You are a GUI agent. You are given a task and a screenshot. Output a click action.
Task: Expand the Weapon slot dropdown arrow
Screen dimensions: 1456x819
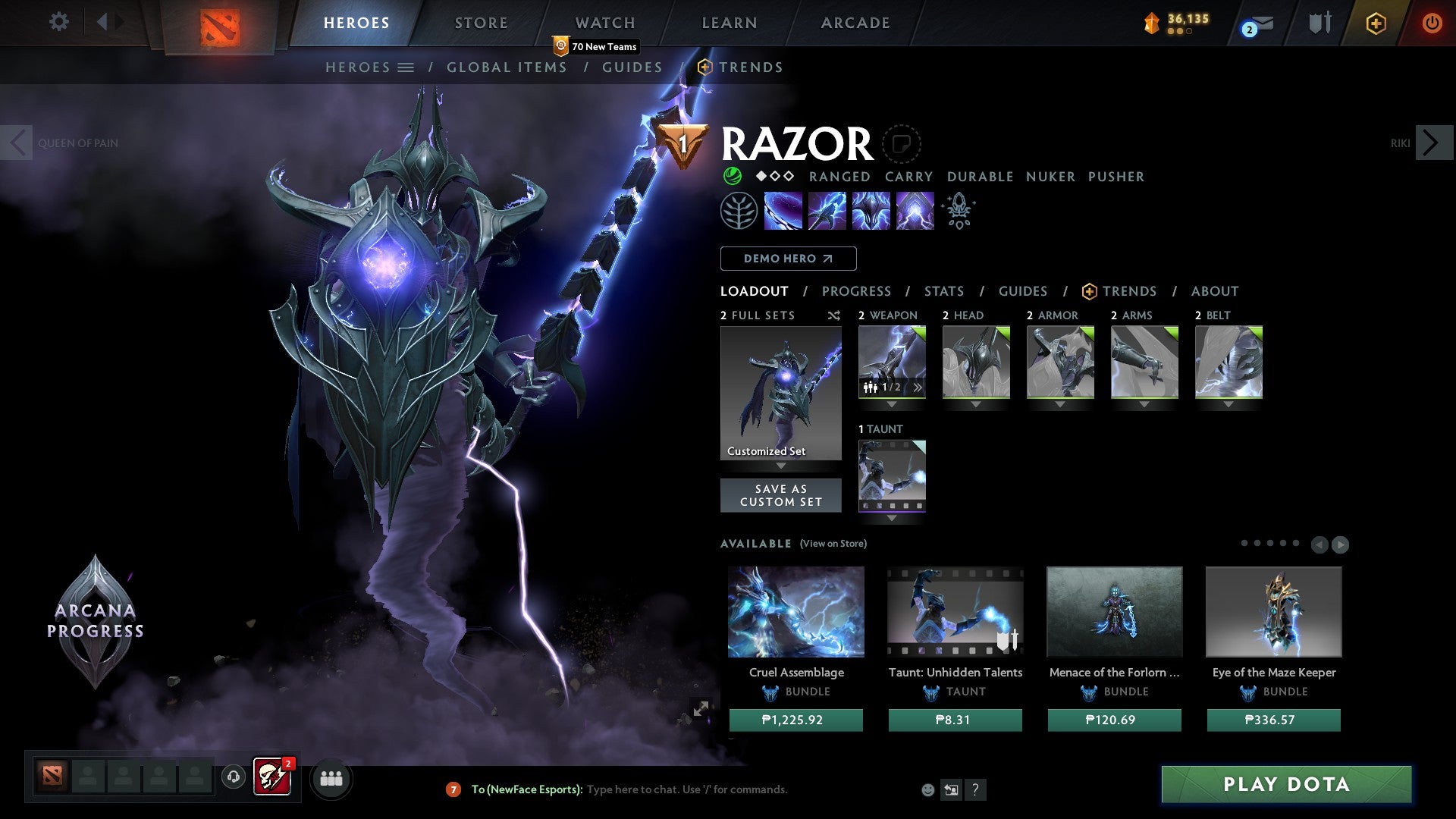[x=892, y=404]
